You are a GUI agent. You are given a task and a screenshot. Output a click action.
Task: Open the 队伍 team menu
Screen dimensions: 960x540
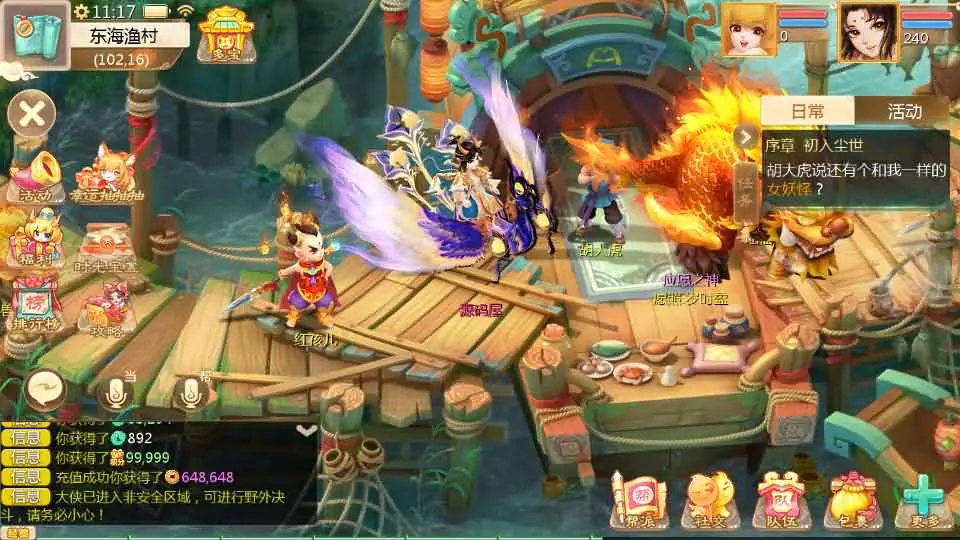(778, 499)
